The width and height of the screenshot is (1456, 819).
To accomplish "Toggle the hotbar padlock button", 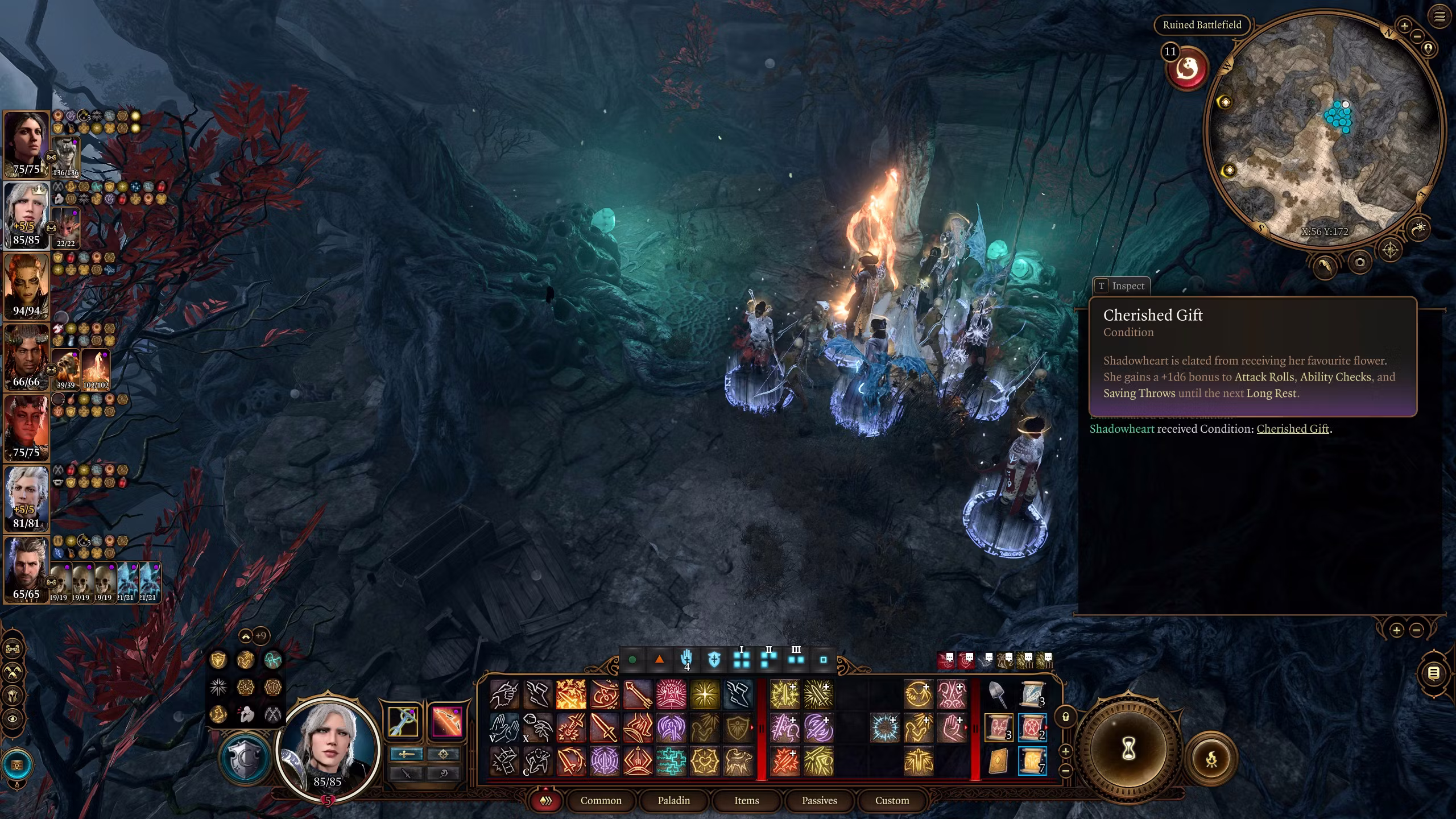I will (x=1066, y=717).
